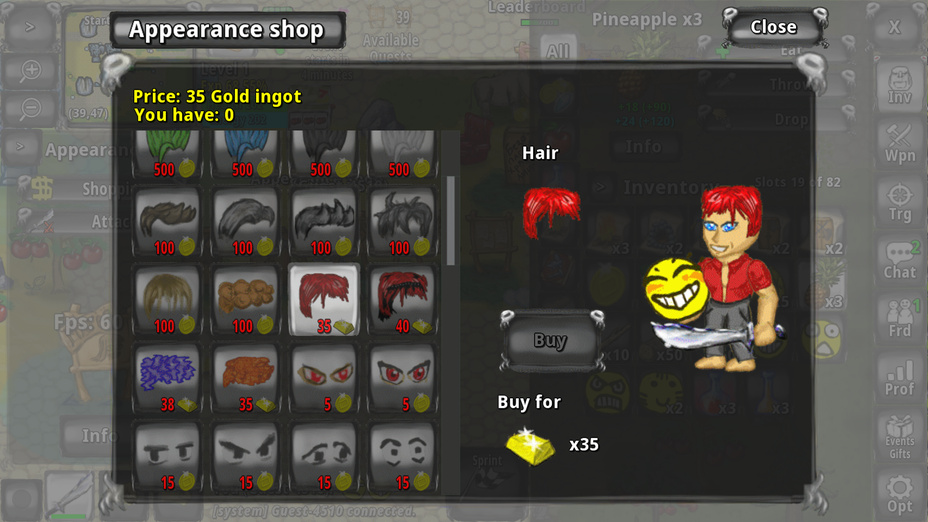Viewport: 928px width, 522px height.
Task: Pick the green hair priced 500
Action: (x=167, y=152)
